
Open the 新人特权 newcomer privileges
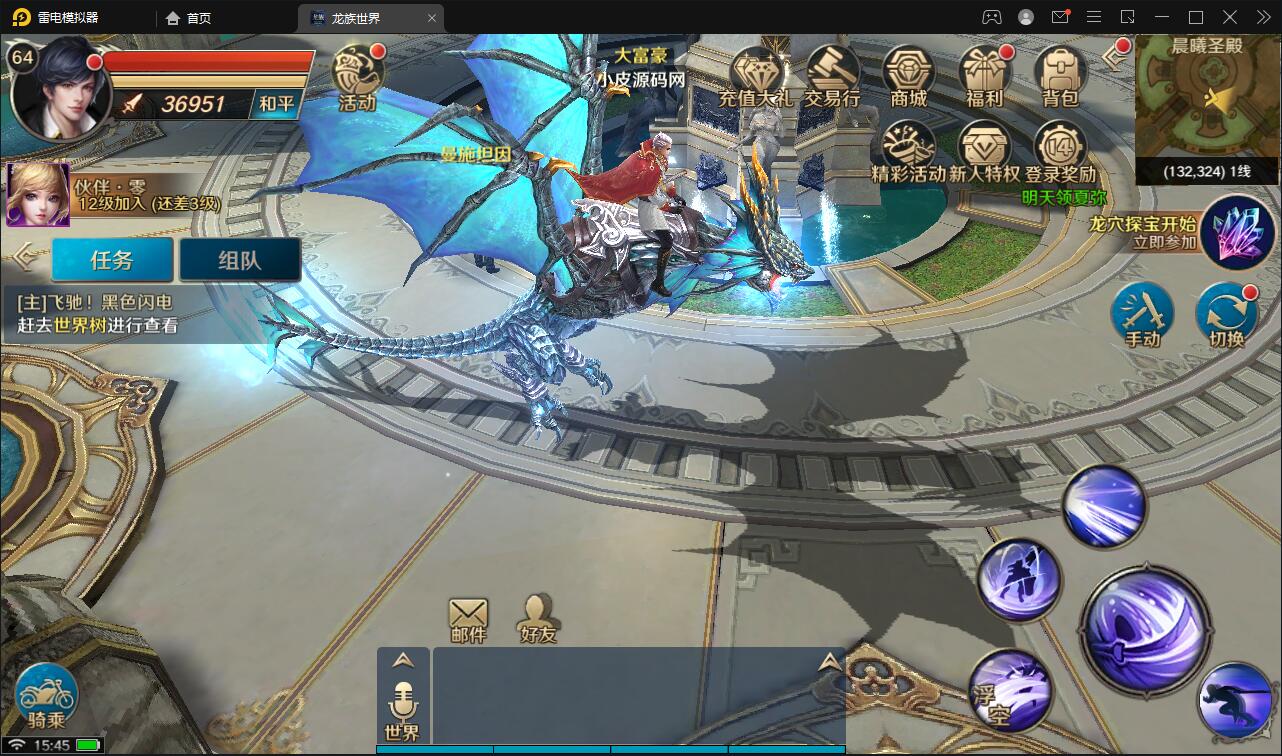984,151
